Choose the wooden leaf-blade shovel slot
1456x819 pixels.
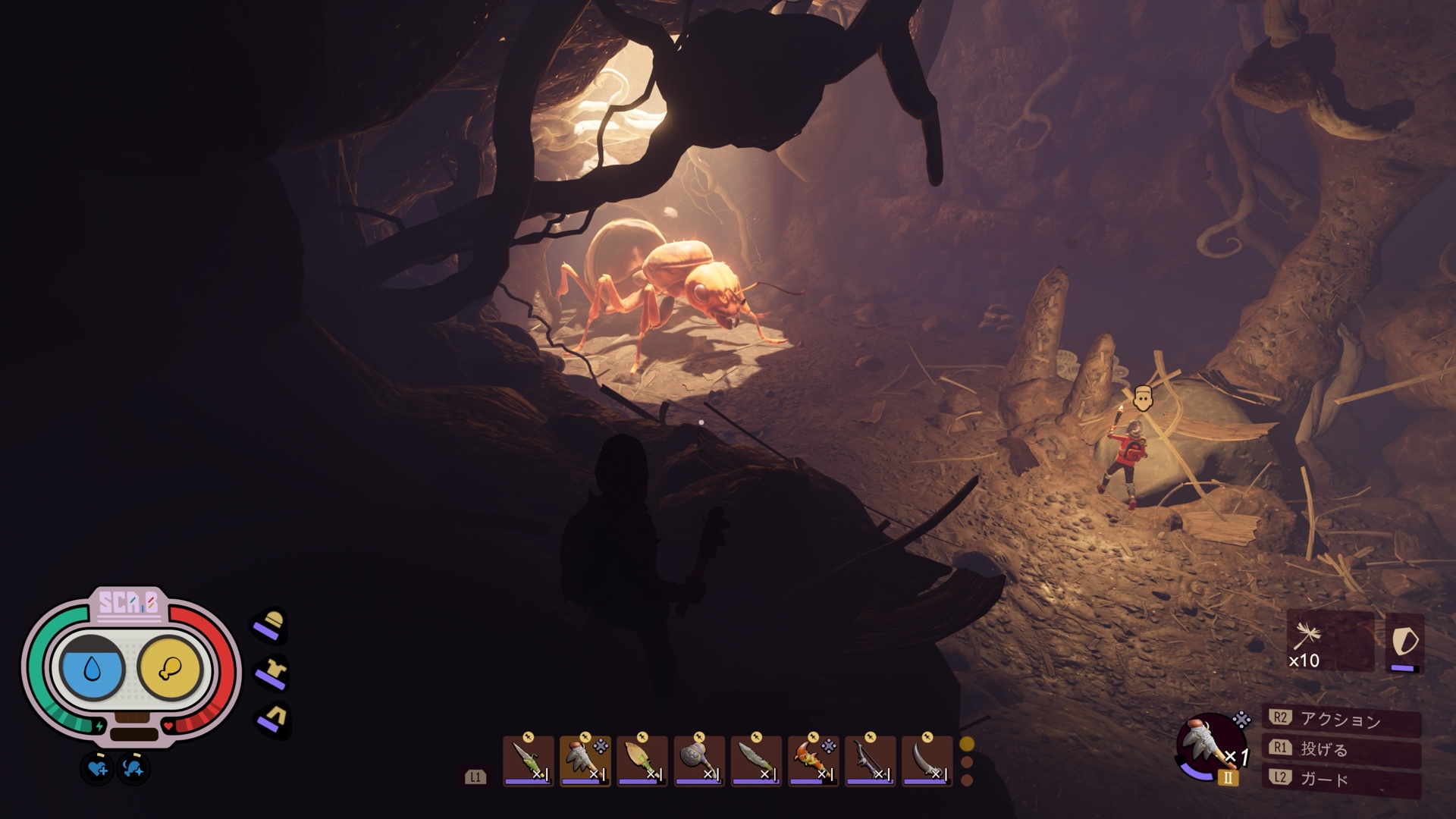point(642,761)
